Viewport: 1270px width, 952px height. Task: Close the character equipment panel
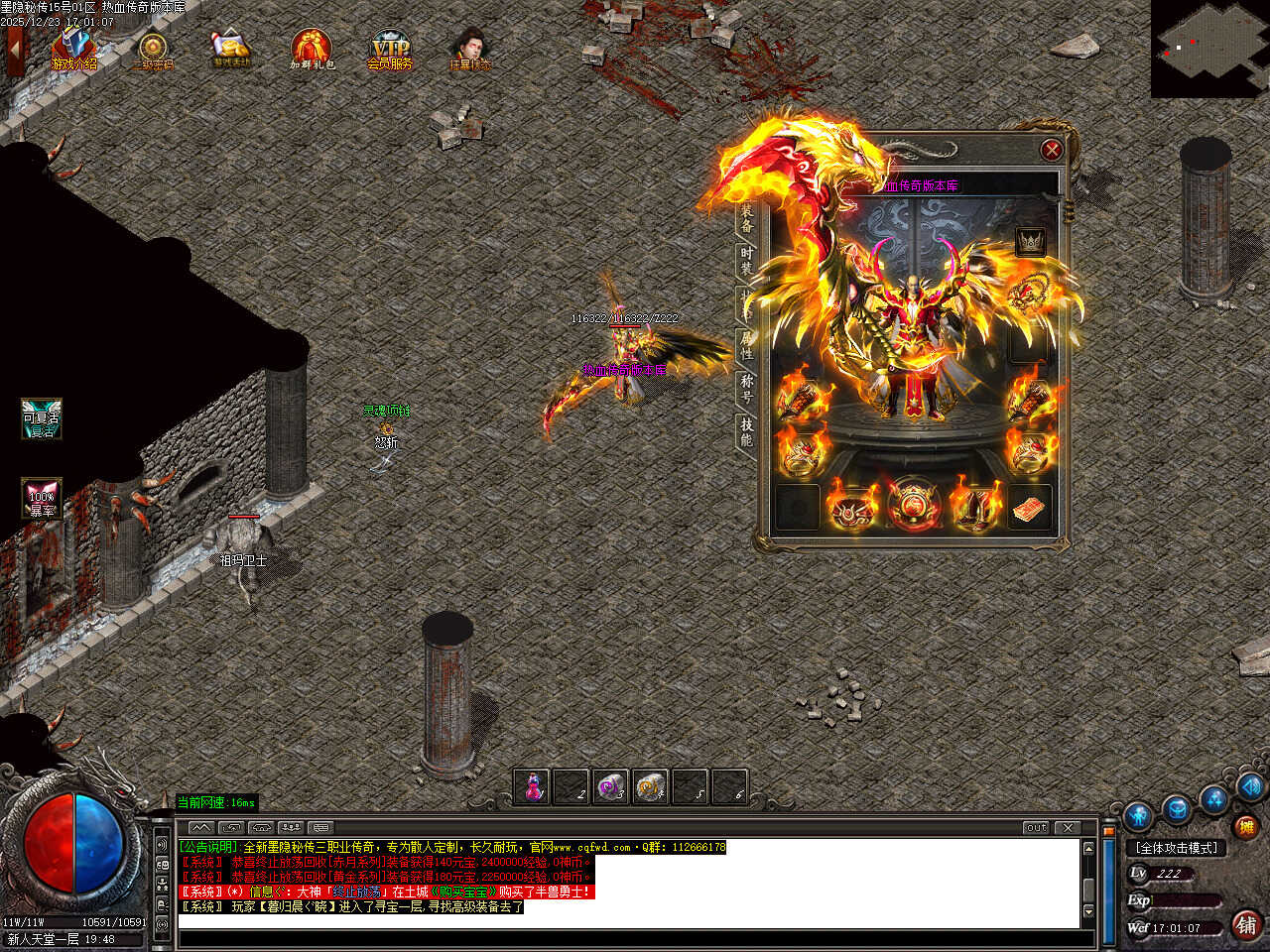[x=1051, y=150]
